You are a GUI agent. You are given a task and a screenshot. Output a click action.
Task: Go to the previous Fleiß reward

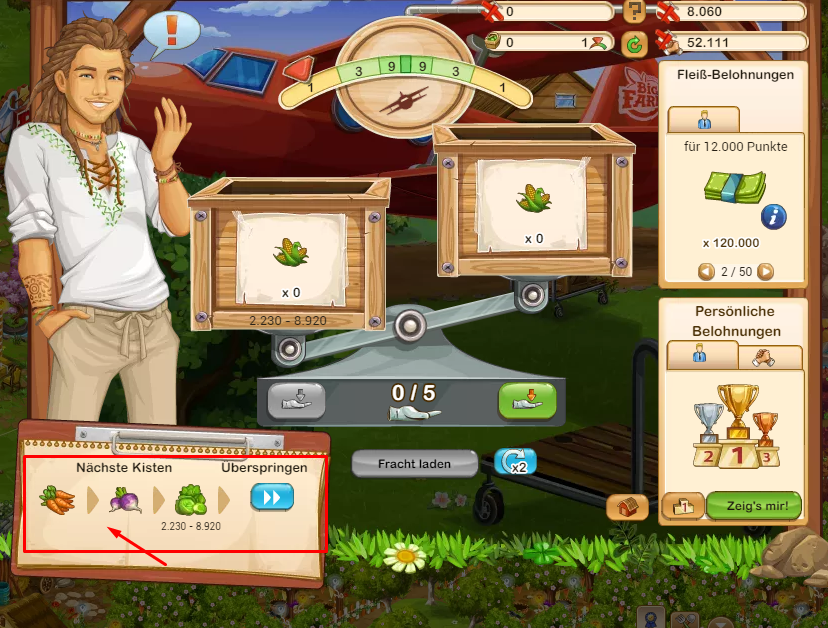(x=705, y=271)
